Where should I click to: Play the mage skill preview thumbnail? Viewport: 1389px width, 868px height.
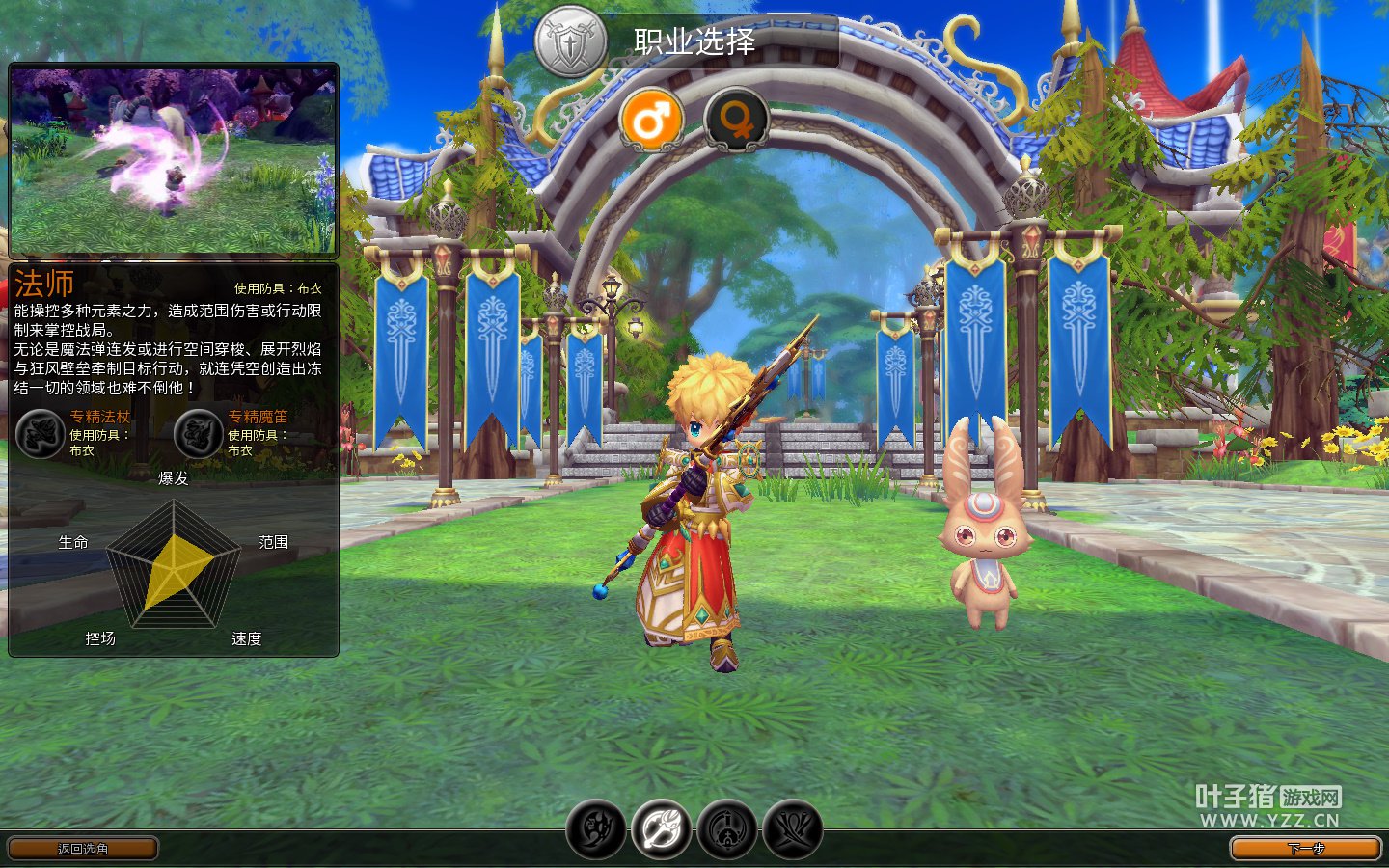click(174, 159)
